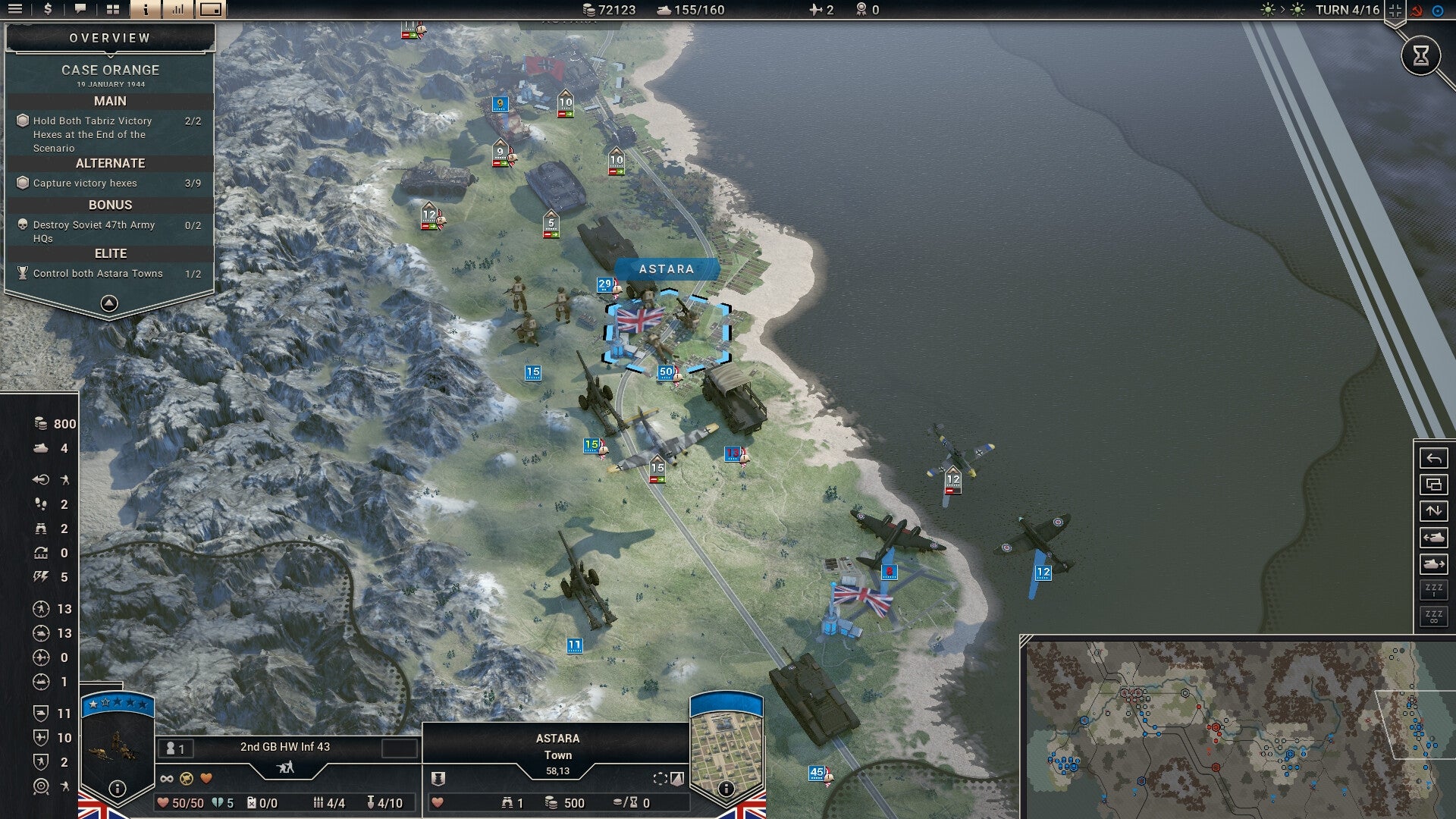Undo the last move using the arrow icon
Screen dimensions: 1456x819
(1432, 459)
